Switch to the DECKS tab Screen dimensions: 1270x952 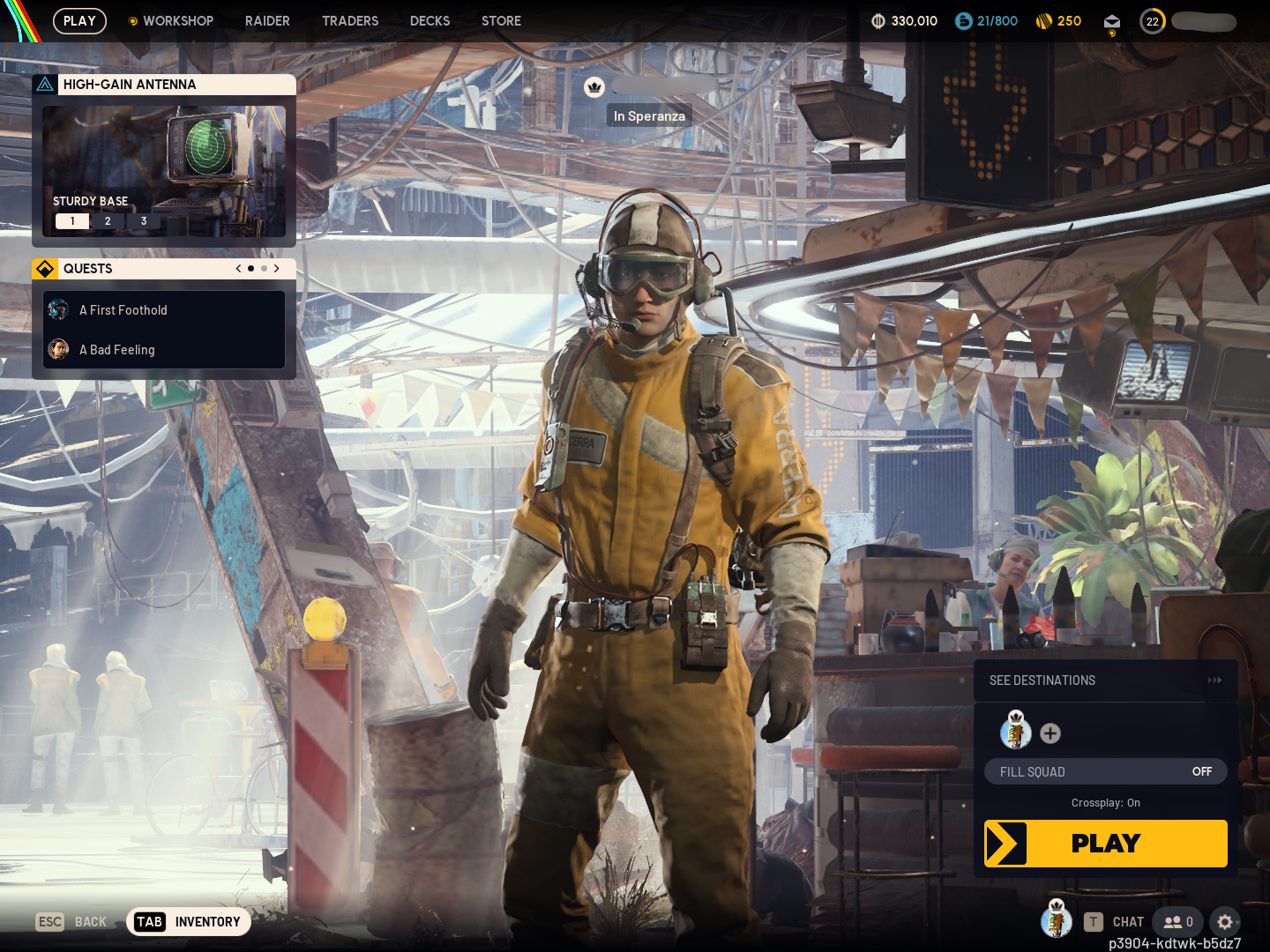coord(430,21)
